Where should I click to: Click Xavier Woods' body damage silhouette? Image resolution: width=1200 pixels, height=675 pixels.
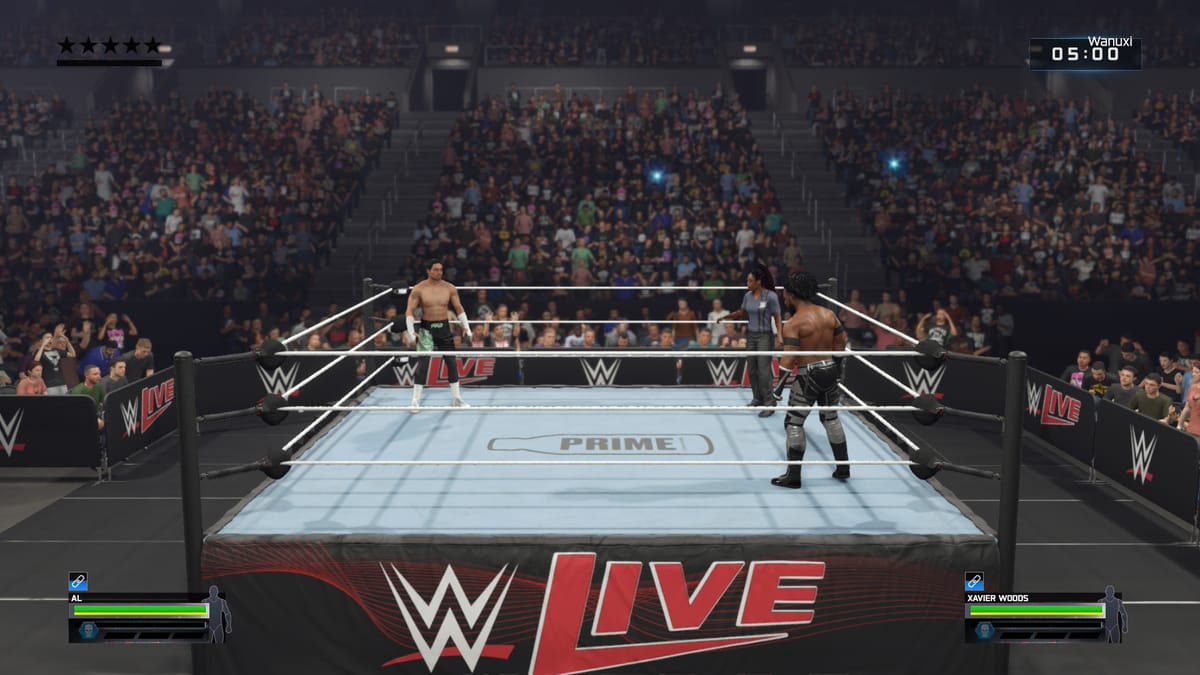click(x=1111, y=614)
